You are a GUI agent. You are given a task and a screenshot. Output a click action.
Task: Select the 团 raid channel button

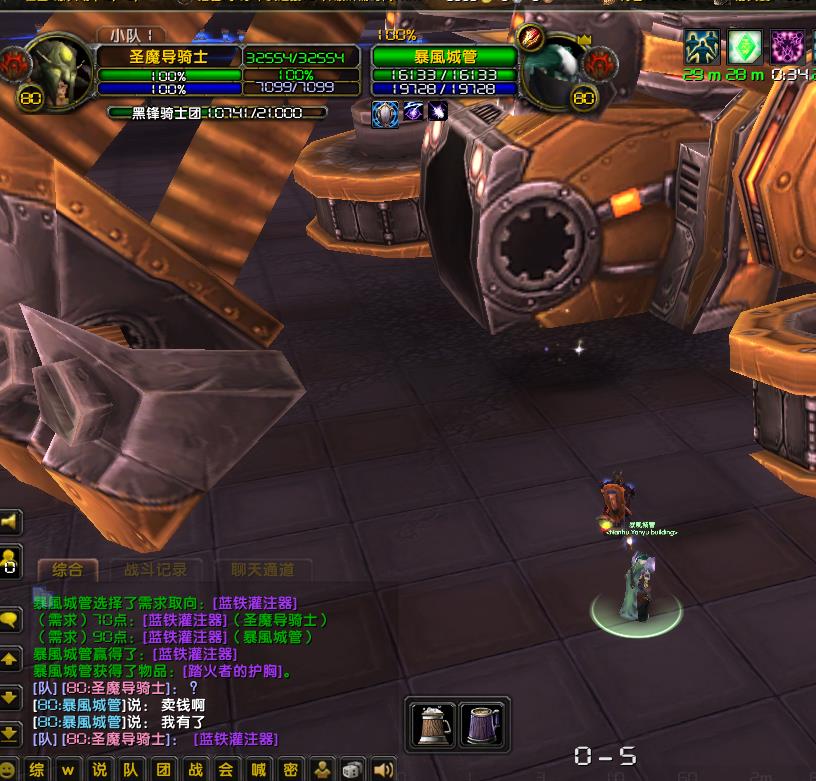coord(163,769)
